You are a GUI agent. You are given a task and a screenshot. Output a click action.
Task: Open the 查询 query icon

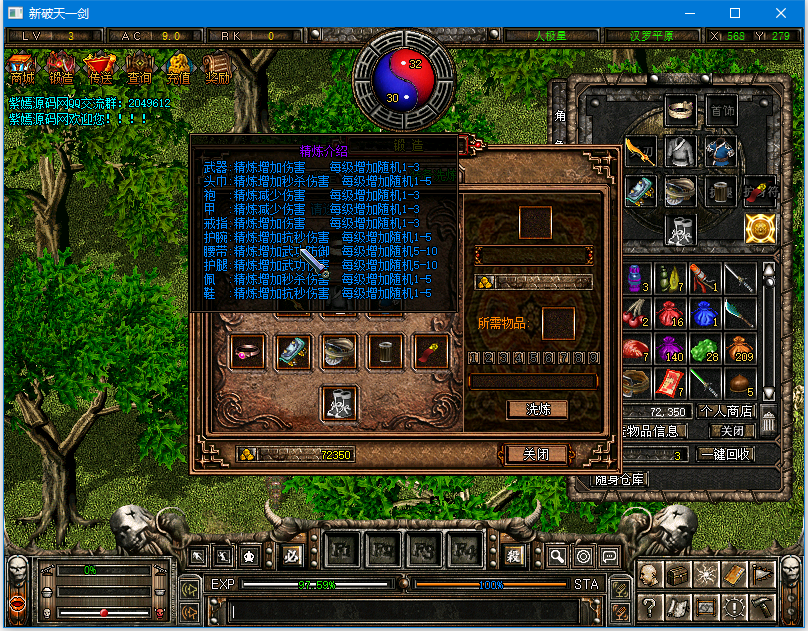139,67
